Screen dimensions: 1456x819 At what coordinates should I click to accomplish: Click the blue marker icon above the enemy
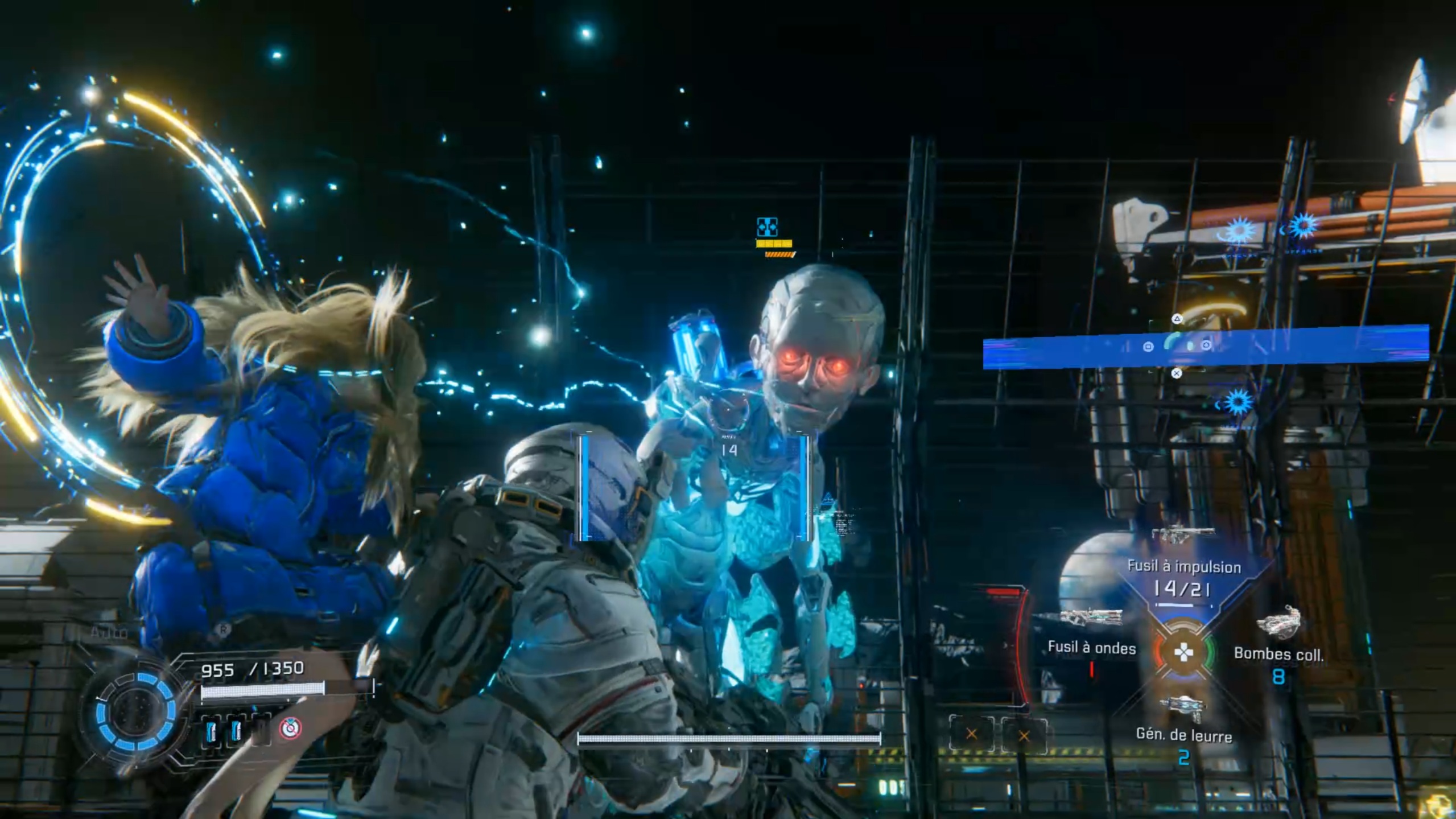tap(767, 227)
